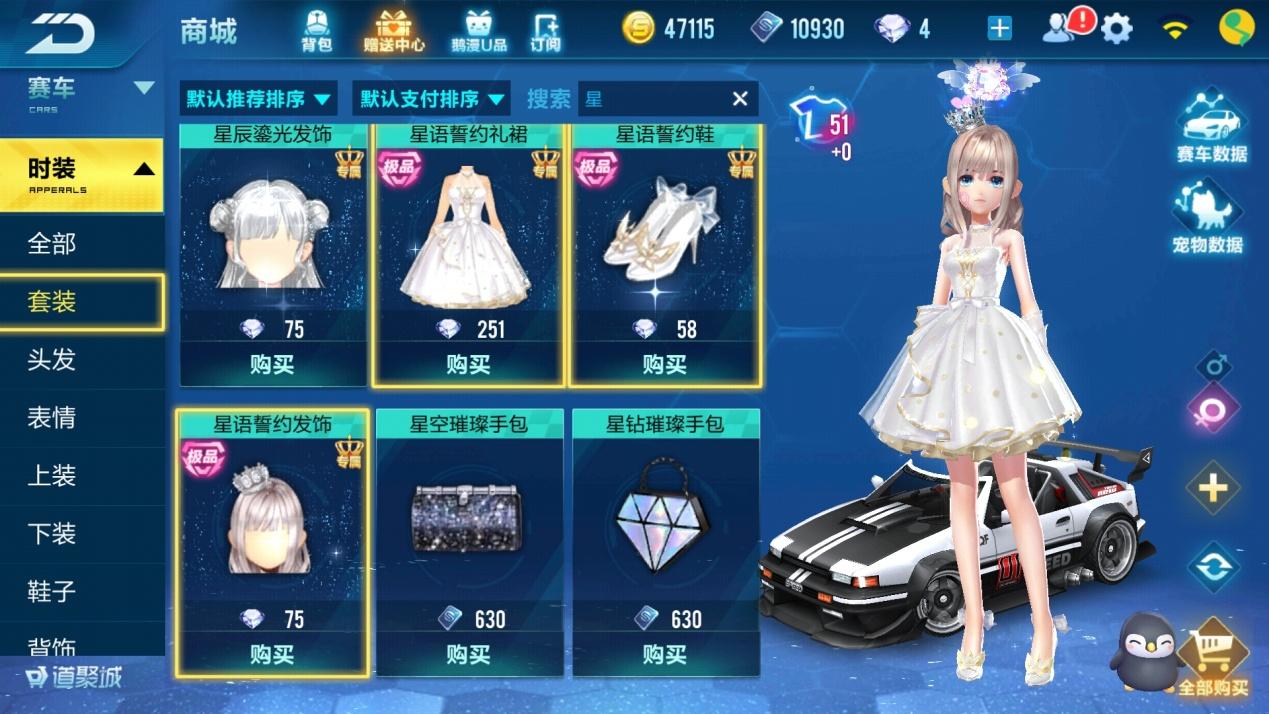Add currency with the blue plus button

pos(999,29)
